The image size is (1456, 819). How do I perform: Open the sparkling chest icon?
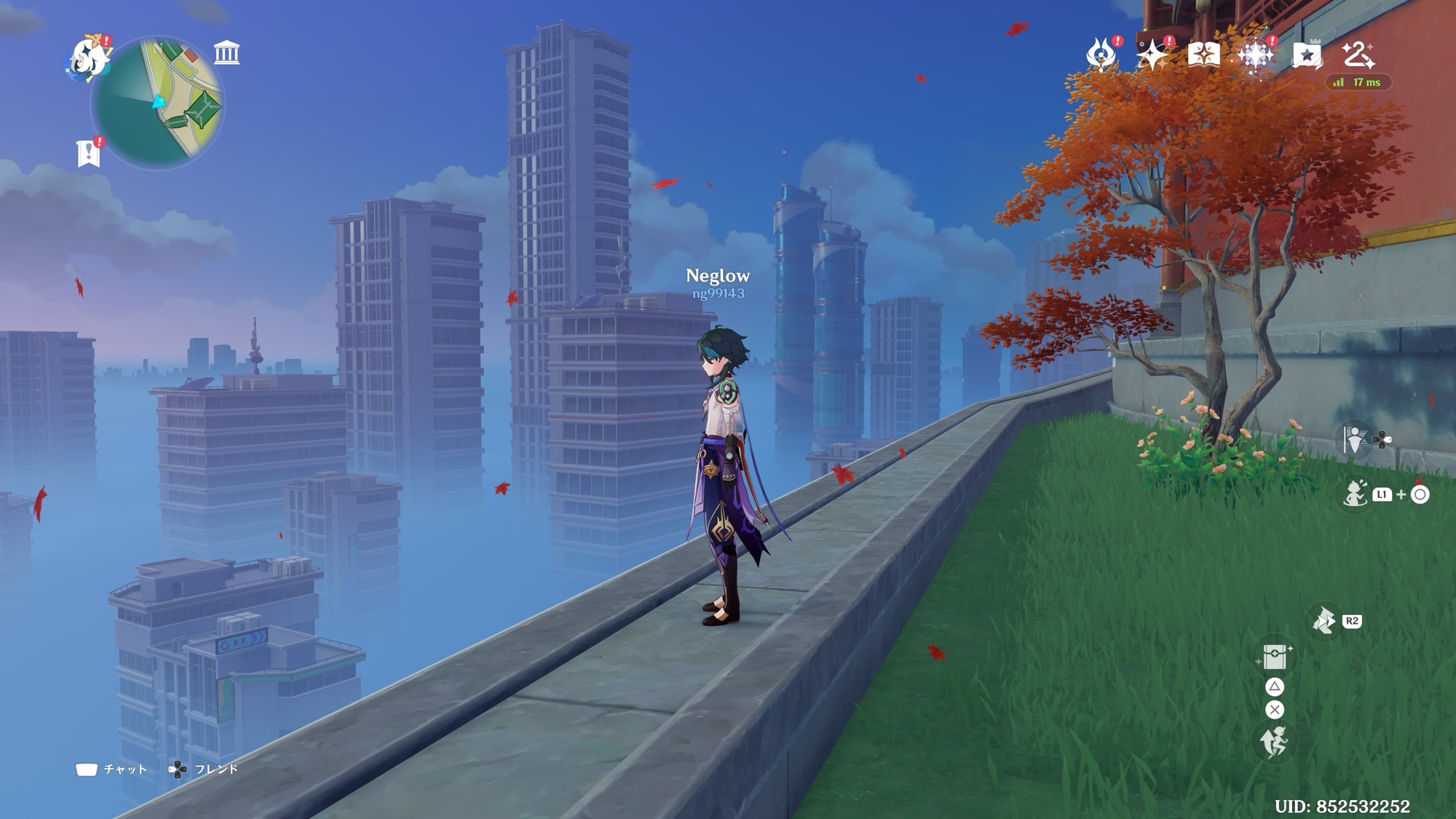point(1274,657)
